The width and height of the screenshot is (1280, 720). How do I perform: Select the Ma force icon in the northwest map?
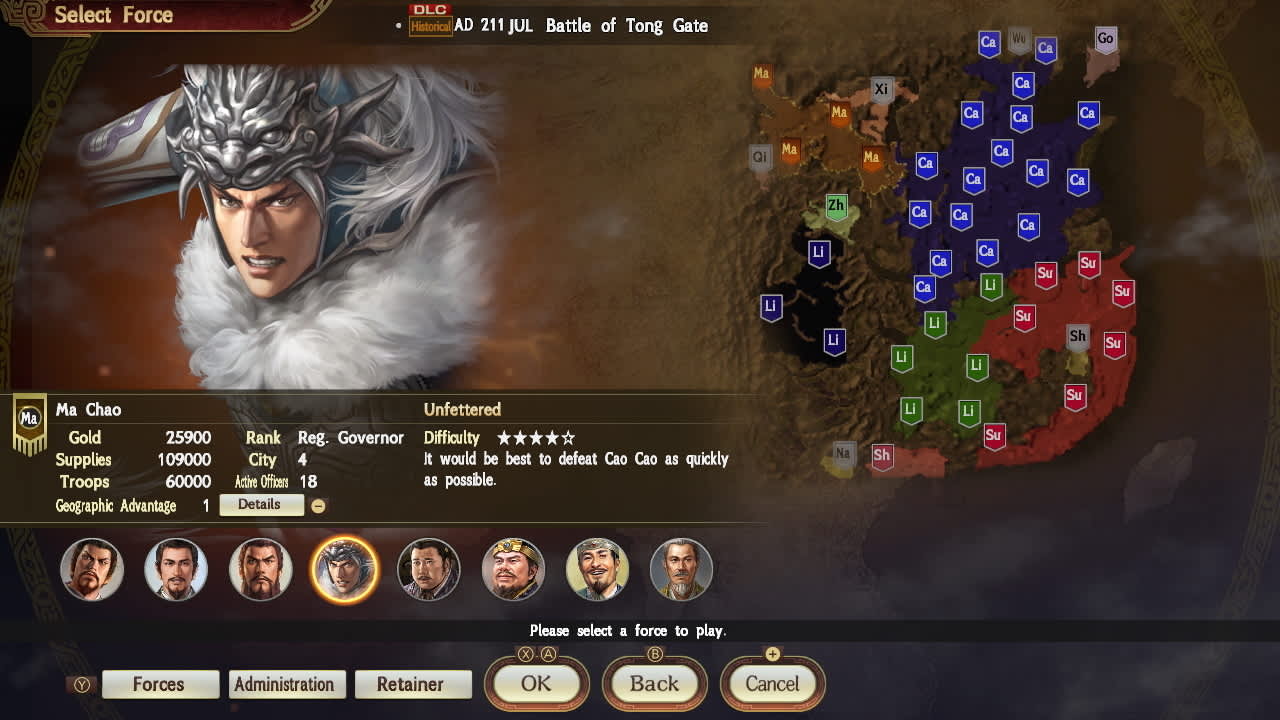pyautogui.click(x=762, y=74)
